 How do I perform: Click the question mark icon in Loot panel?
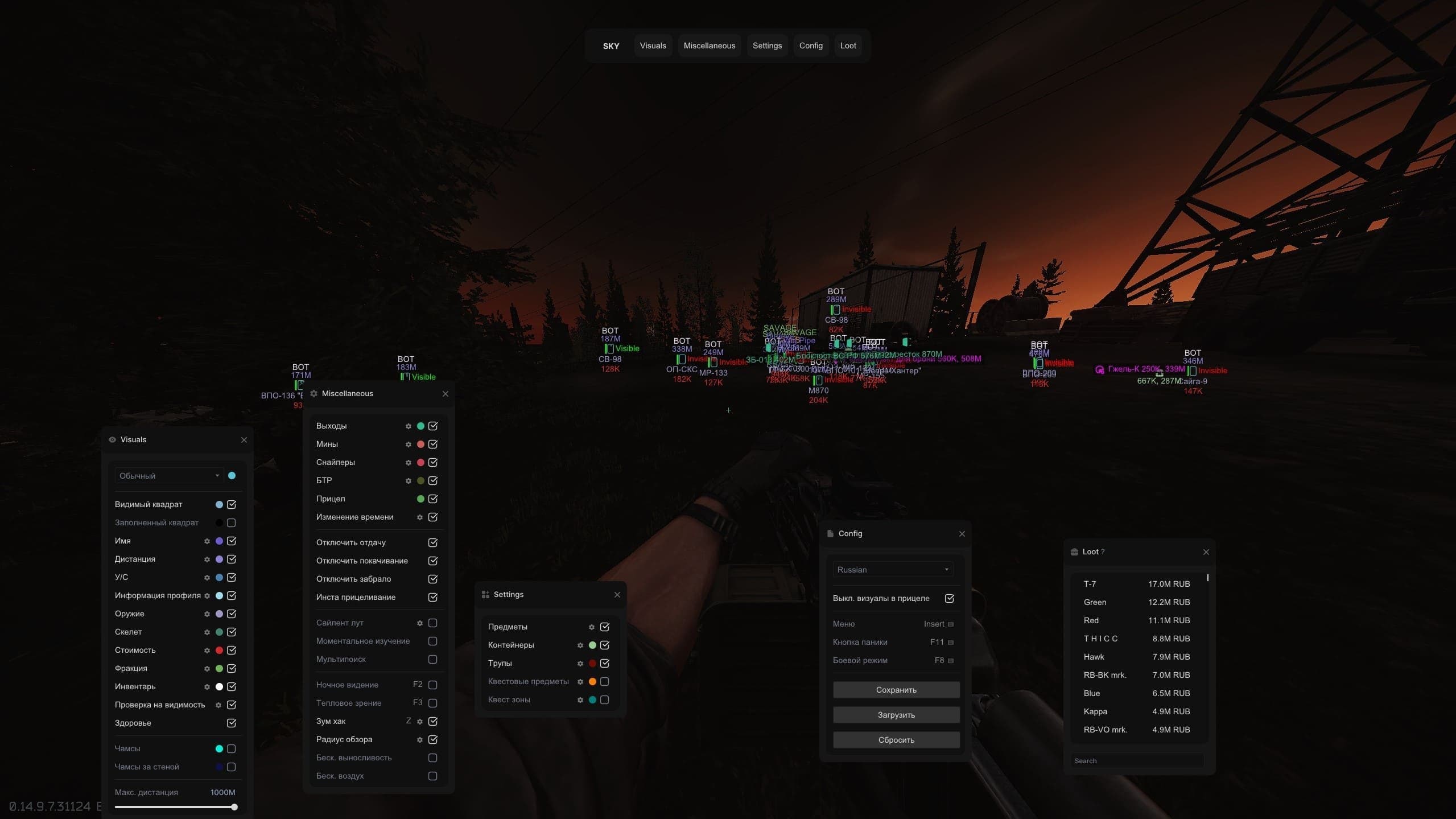click(1103, 551)
